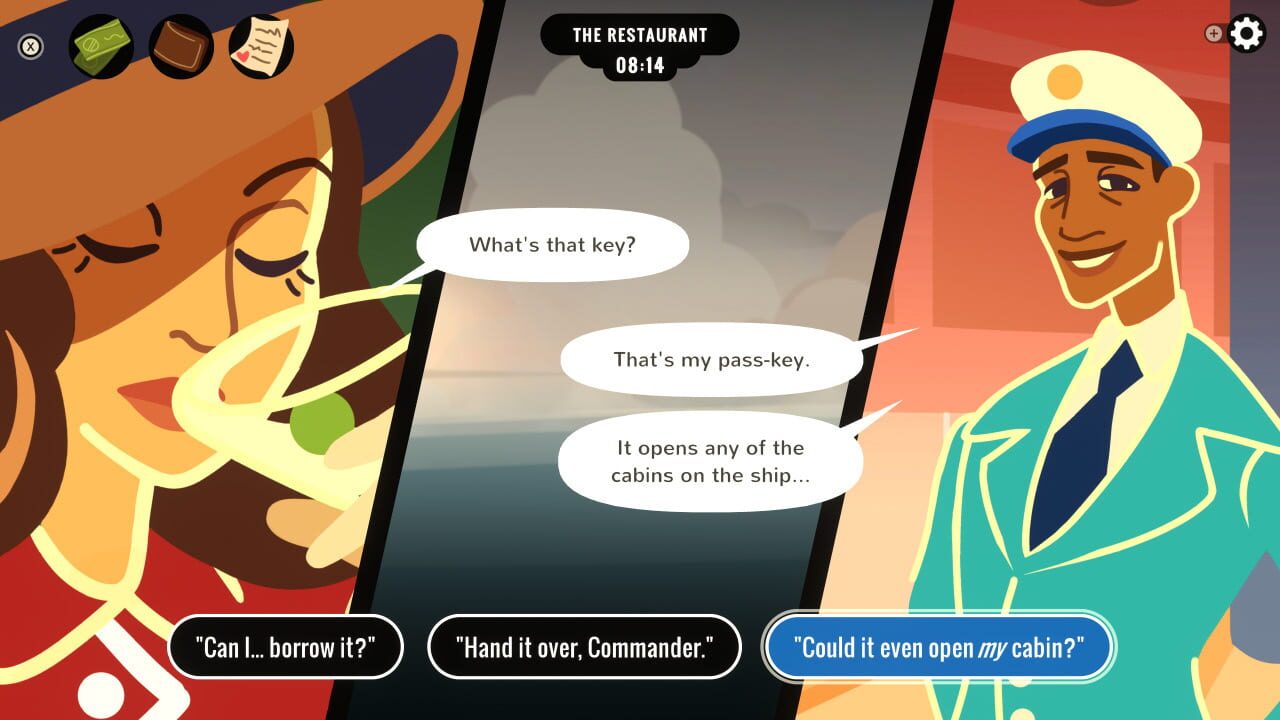Pick the highlighted "Could it even open my cabin?" option

point(939,647)
